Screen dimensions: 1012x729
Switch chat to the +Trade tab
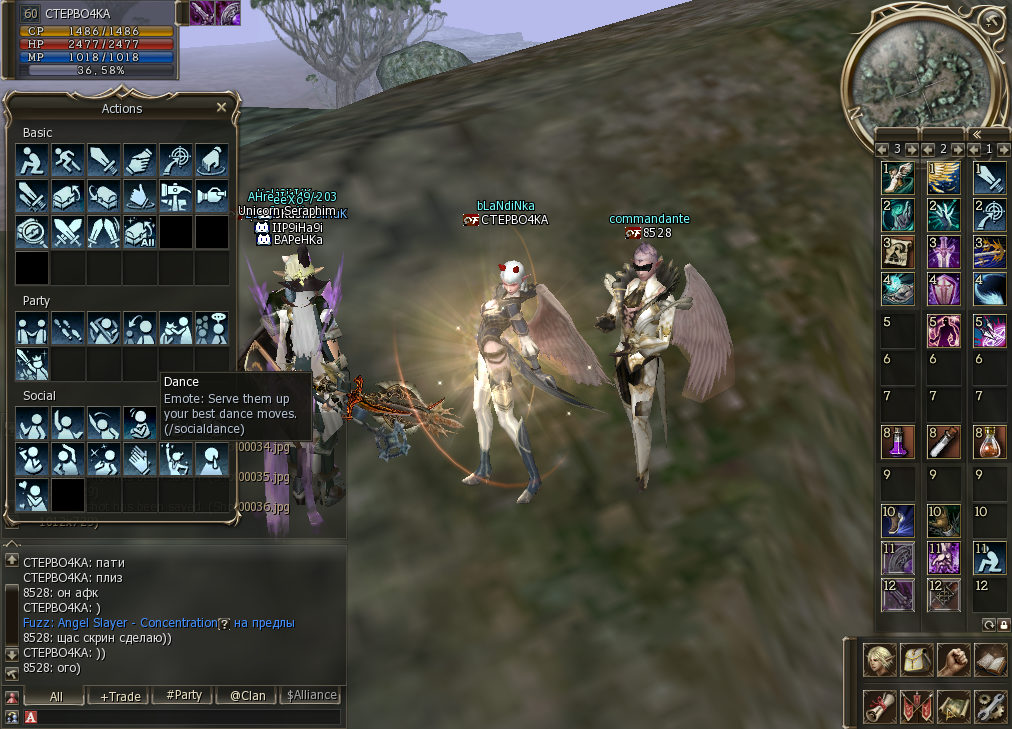119,696
